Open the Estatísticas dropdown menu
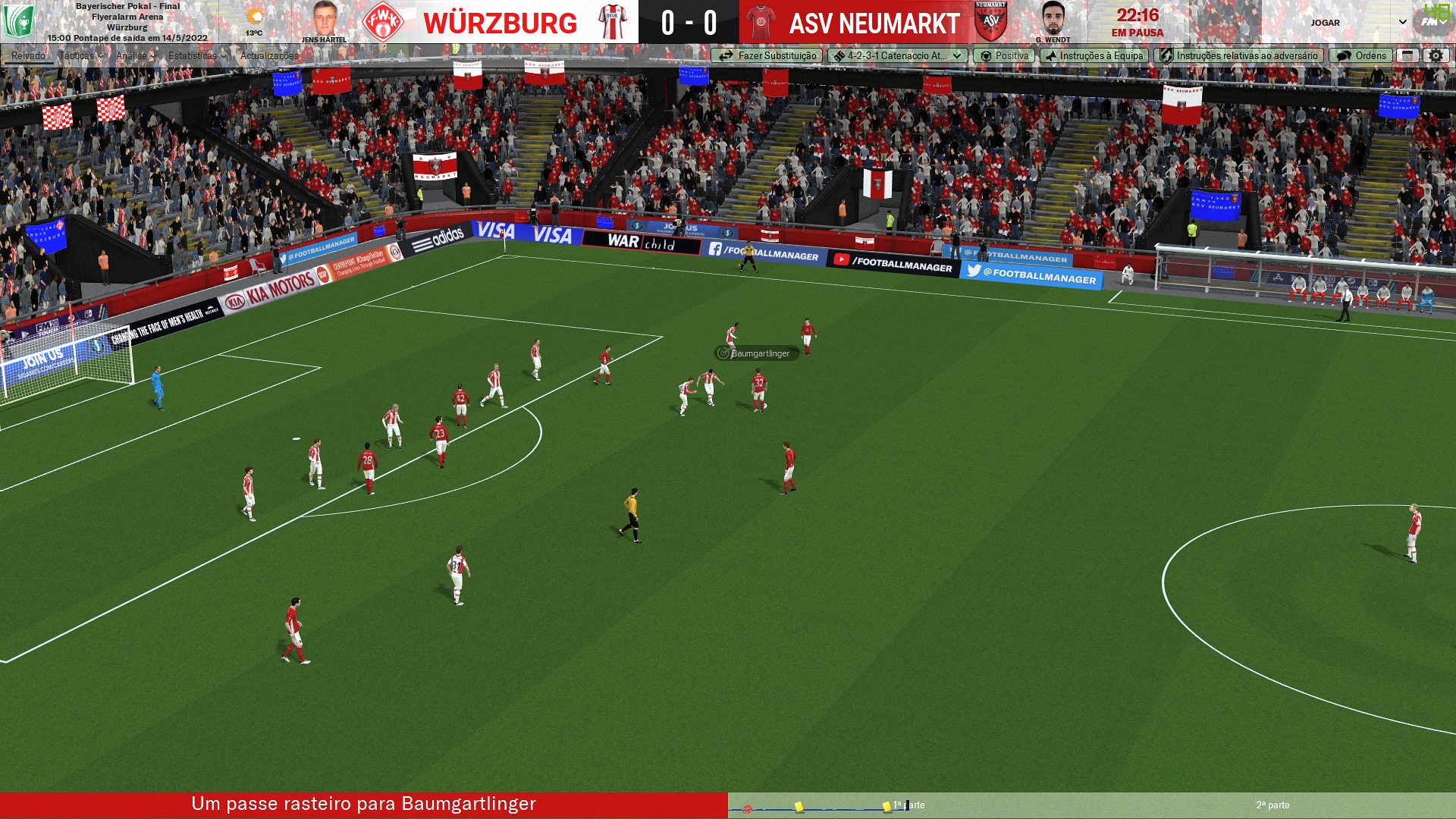 (x=196, y=55)
